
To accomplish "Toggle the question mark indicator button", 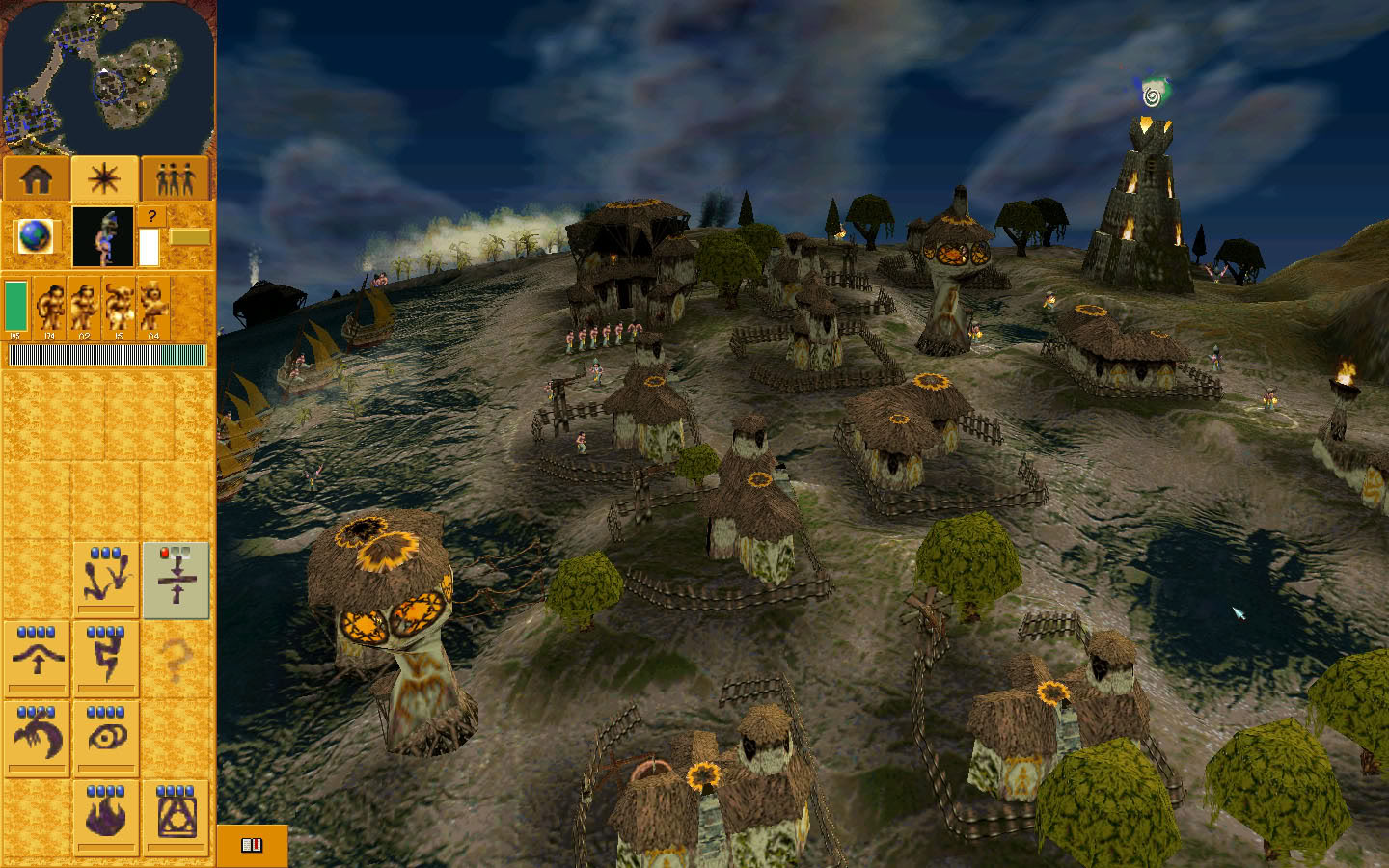I will coord(151,216).
